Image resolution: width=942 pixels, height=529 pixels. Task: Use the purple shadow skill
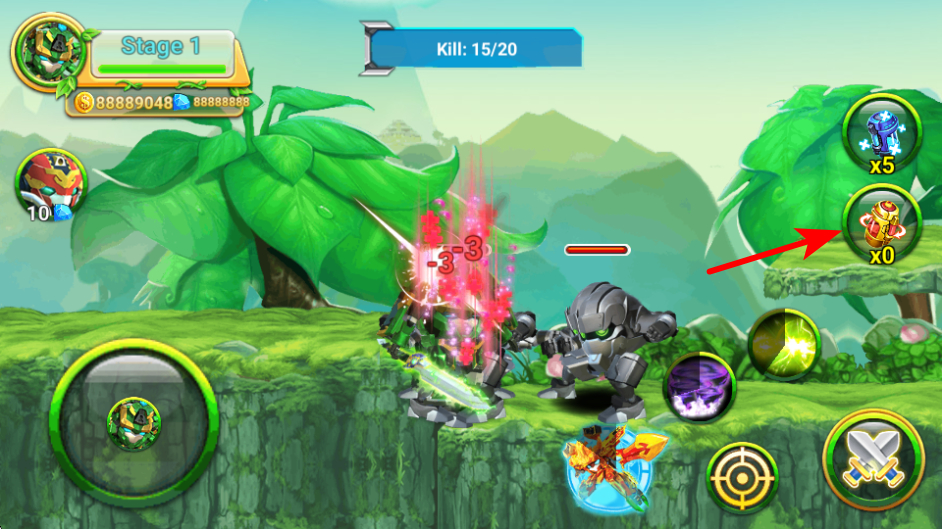click(x=700, y=387)
